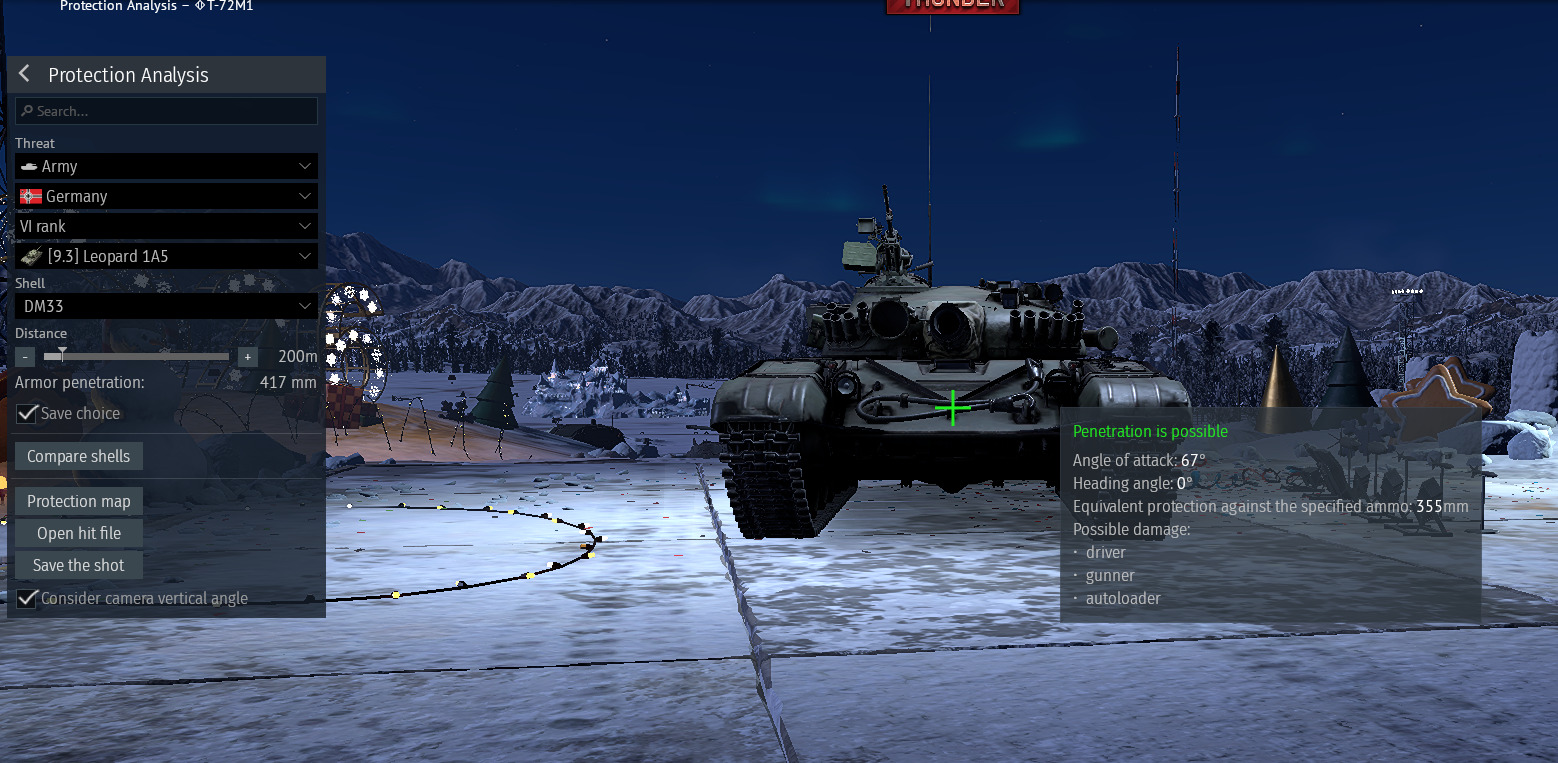Open the DM33 shell dropdown

click(x=167, y=306)
